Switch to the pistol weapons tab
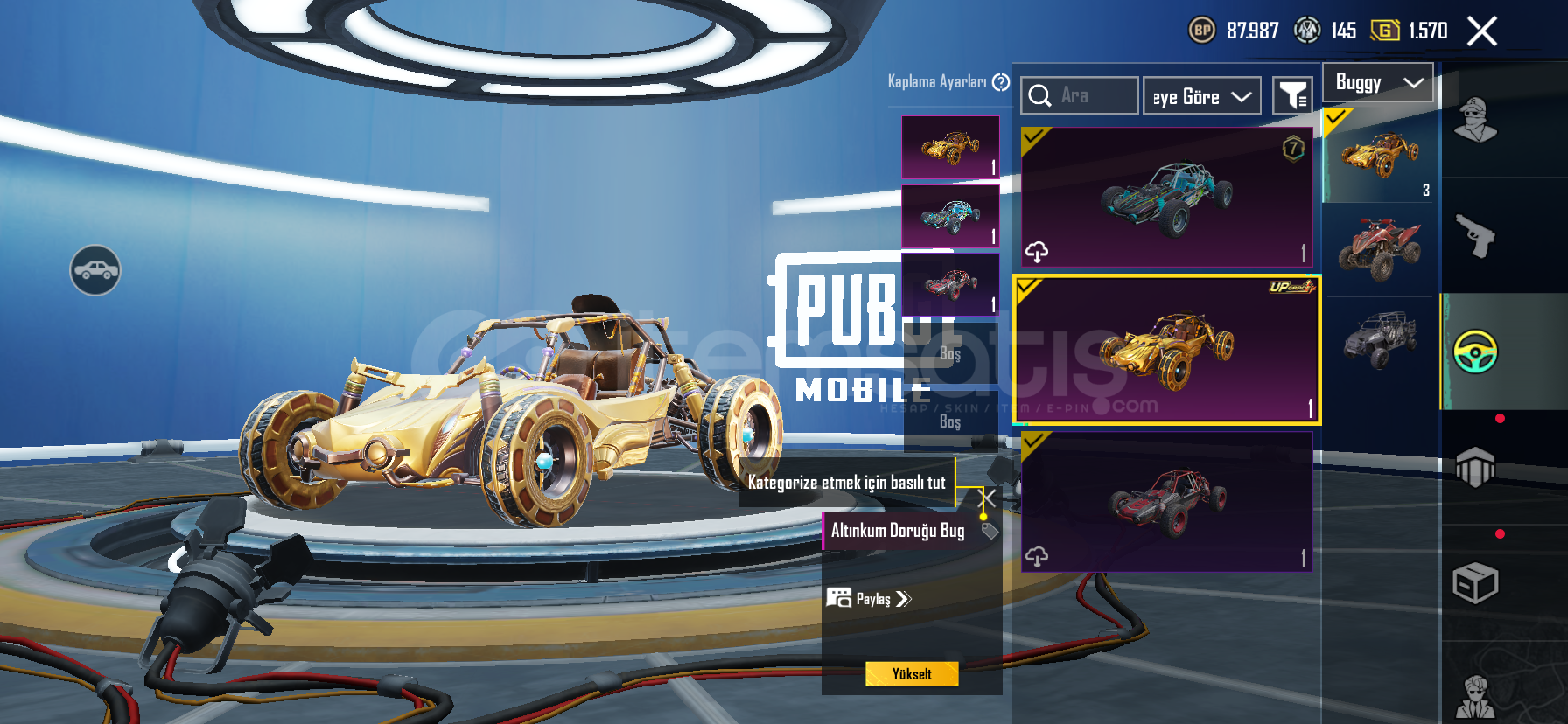 pyautogui.click(x=1475, y=235)
